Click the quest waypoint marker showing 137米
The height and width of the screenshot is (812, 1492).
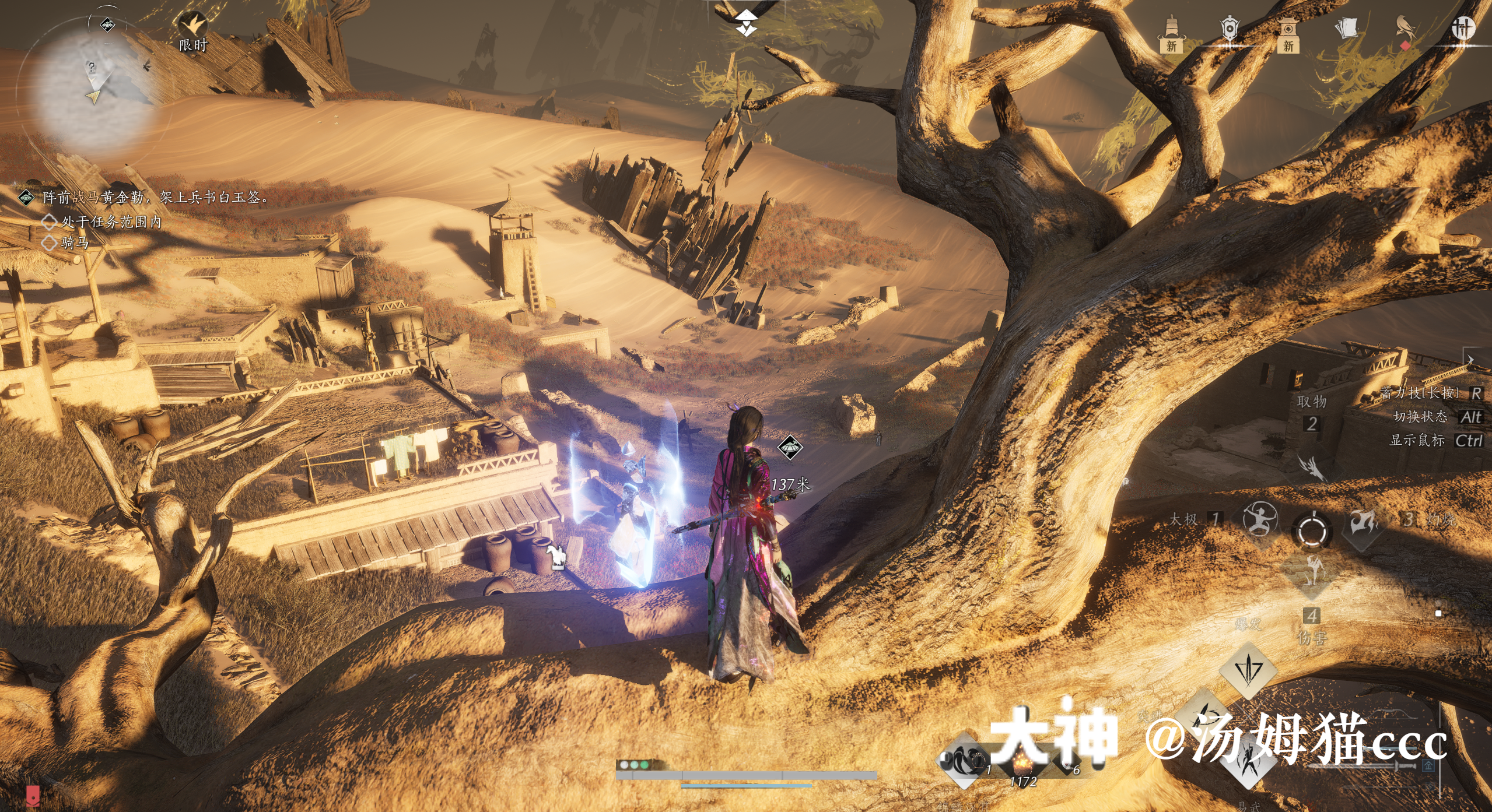coord(790,448)
